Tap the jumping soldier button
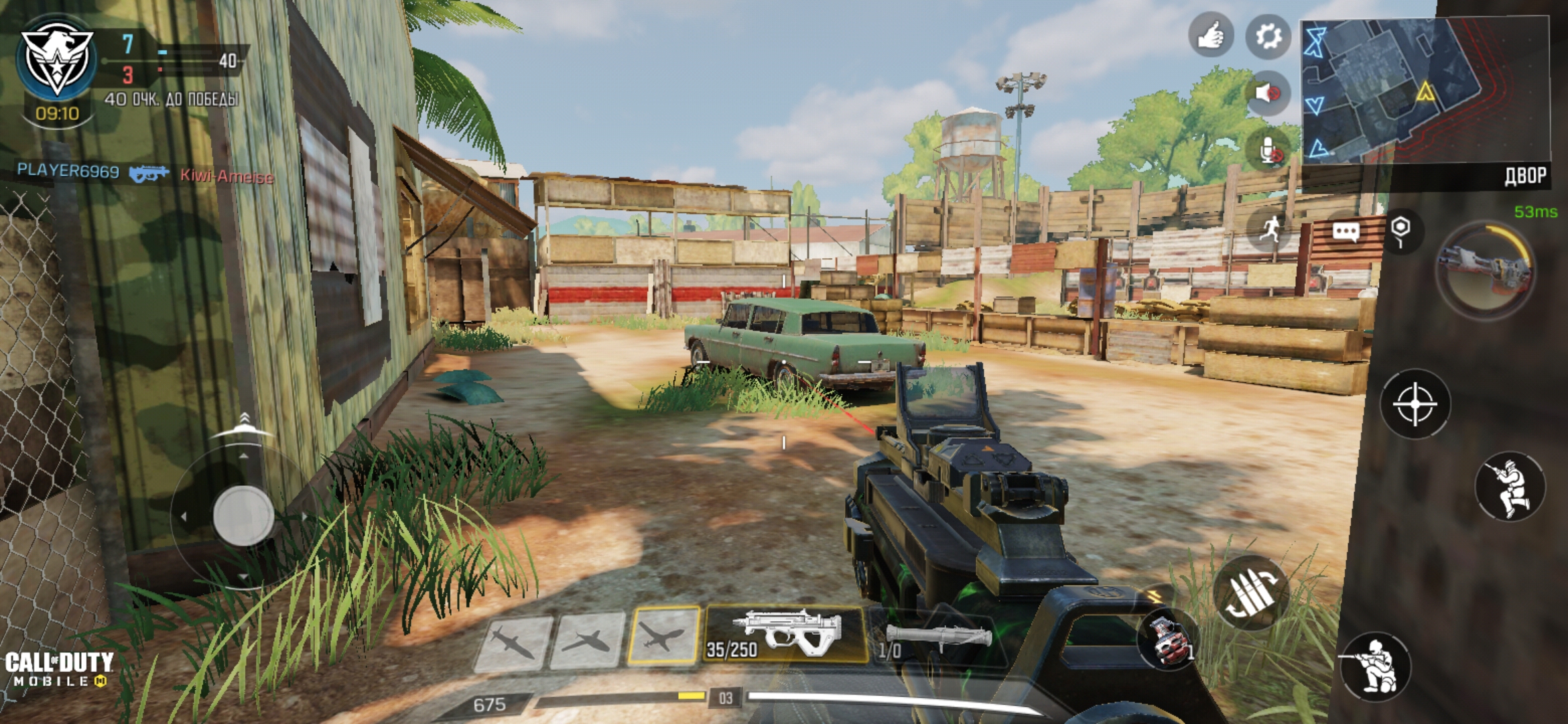Viewport: 1568px width, 724px height. pos(1510,487)
